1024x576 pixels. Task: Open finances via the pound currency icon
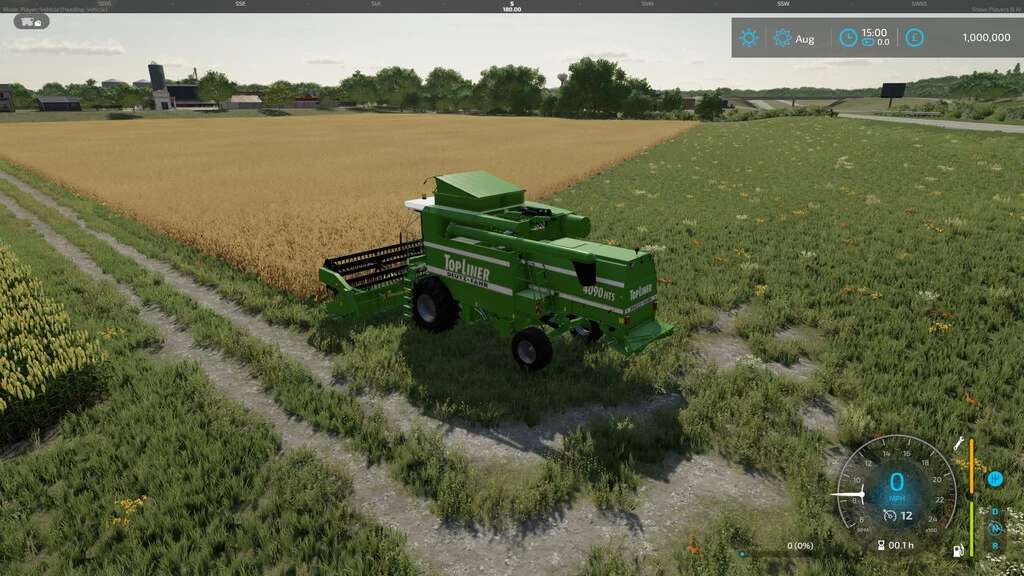point(914,38)
